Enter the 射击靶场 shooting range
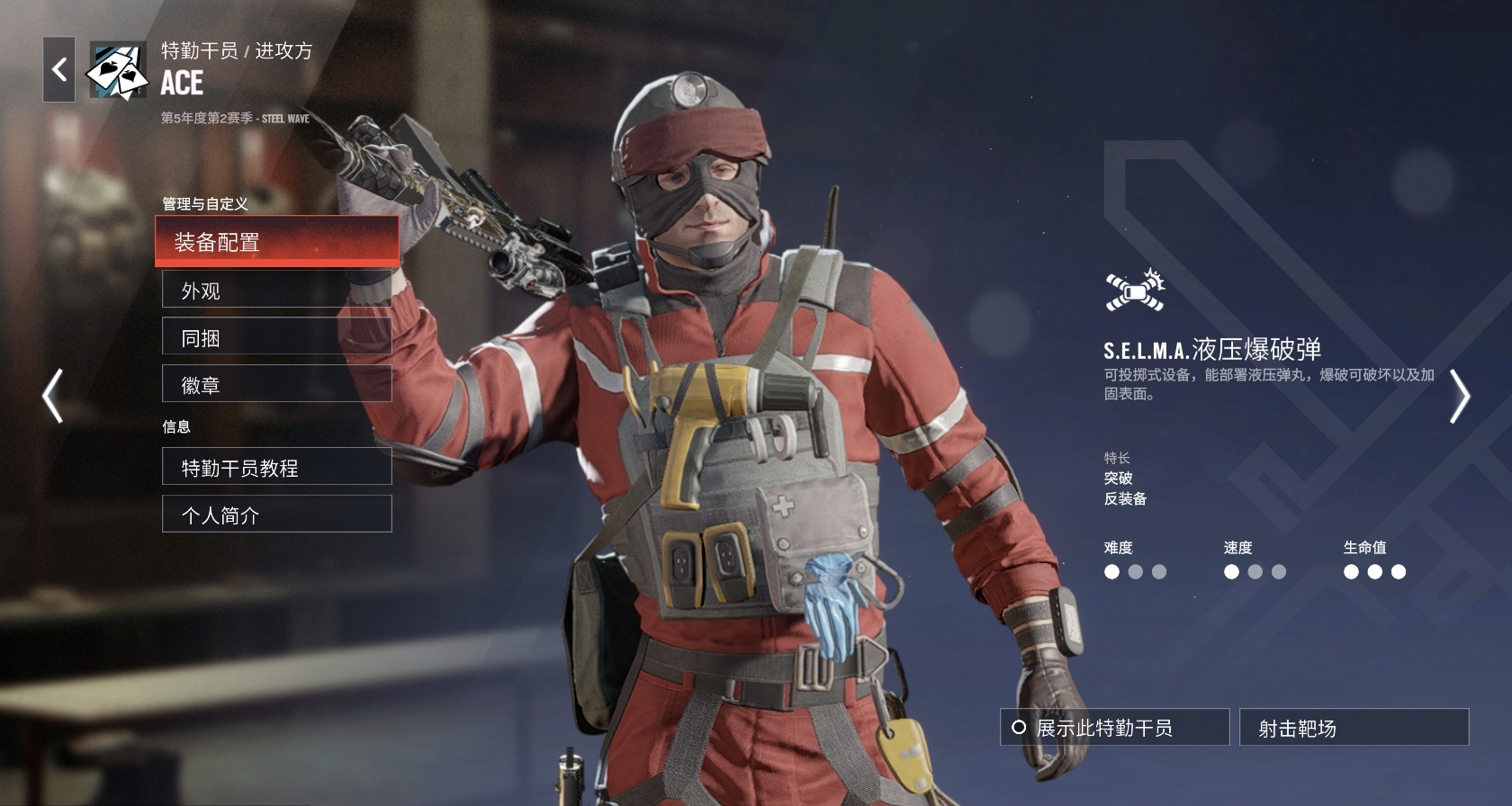The width and height of the screenshot is (1512, 806). [x=1354, y=727]
